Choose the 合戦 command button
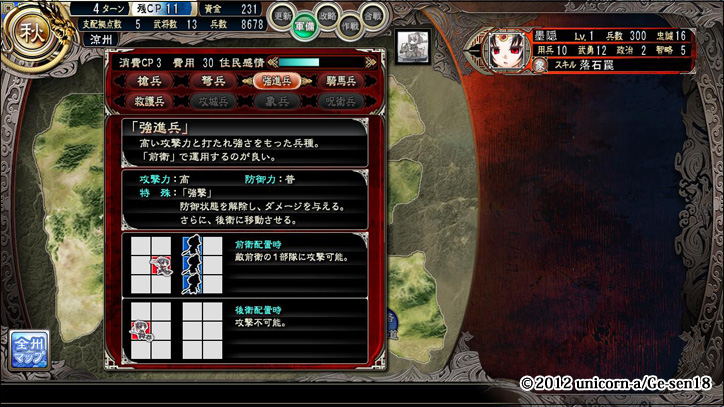The width and height of the screenshot is (724, 407). click(373, 16)
